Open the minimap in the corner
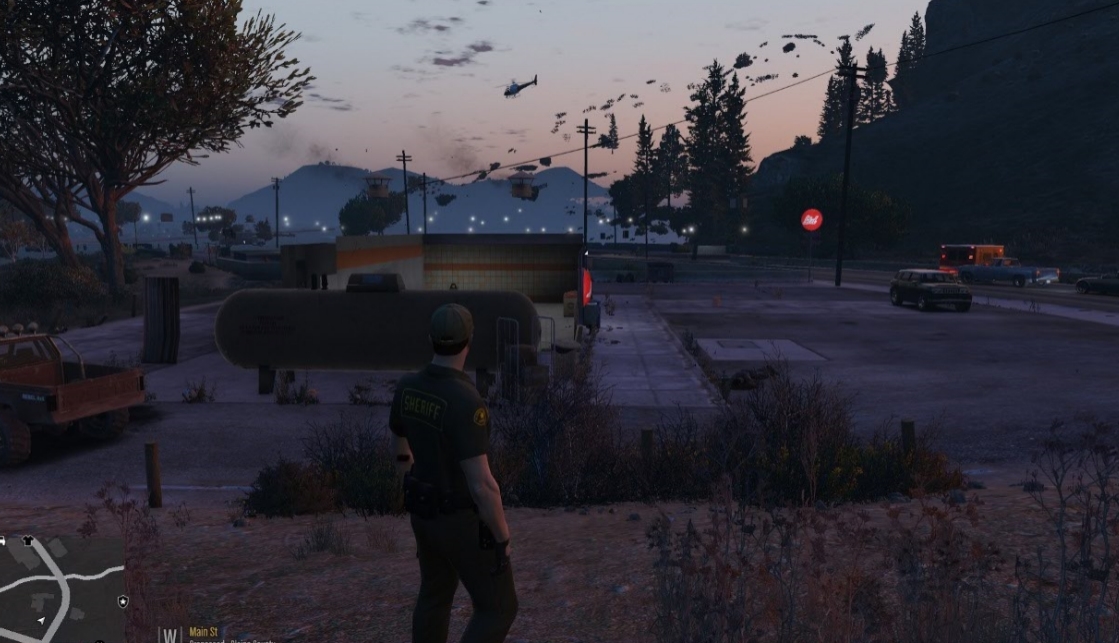This screenshot has height=643, width=1119. coord(62,589)
